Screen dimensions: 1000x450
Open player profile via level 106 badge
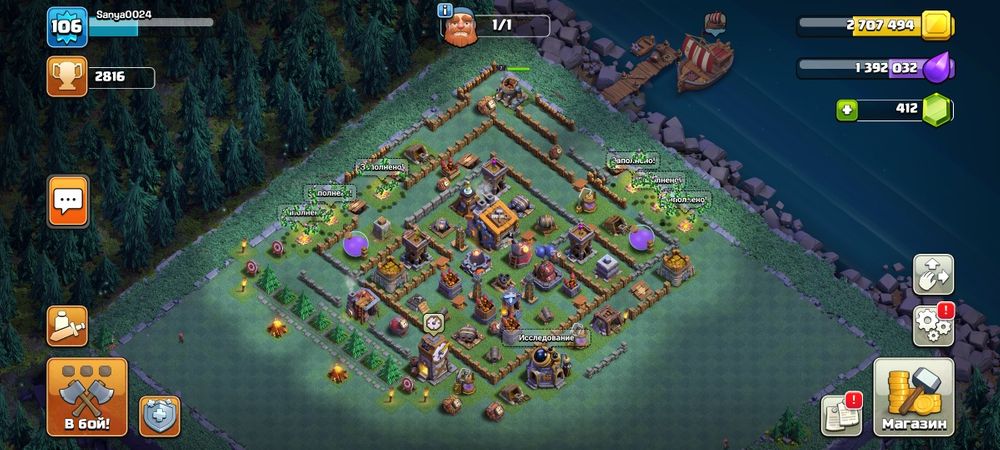click(65, 27)
